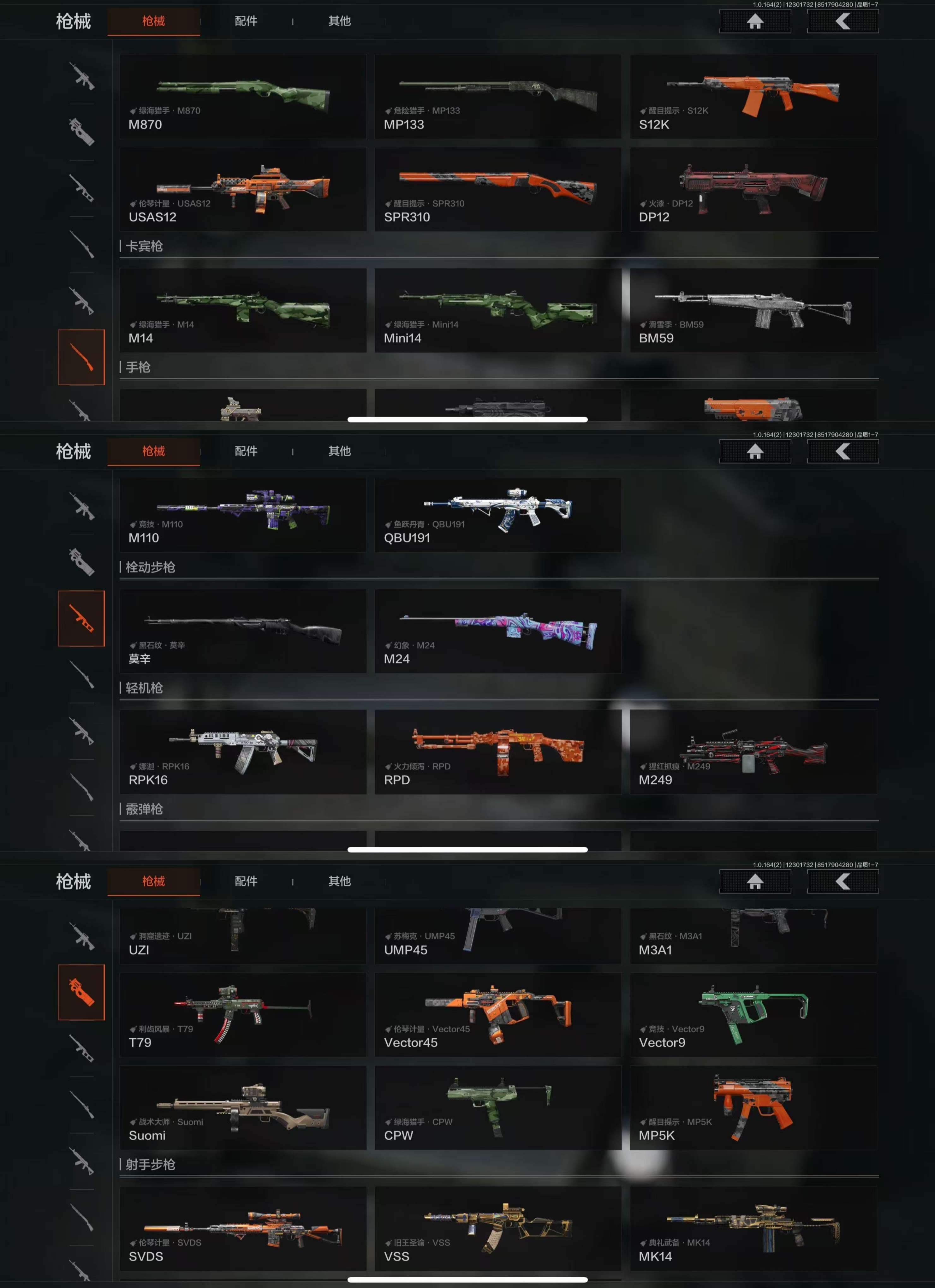This screenshot has width=935, height=1288.
Task: Pick the SPR310 orange shotgun
Action: tap(497, 189)
